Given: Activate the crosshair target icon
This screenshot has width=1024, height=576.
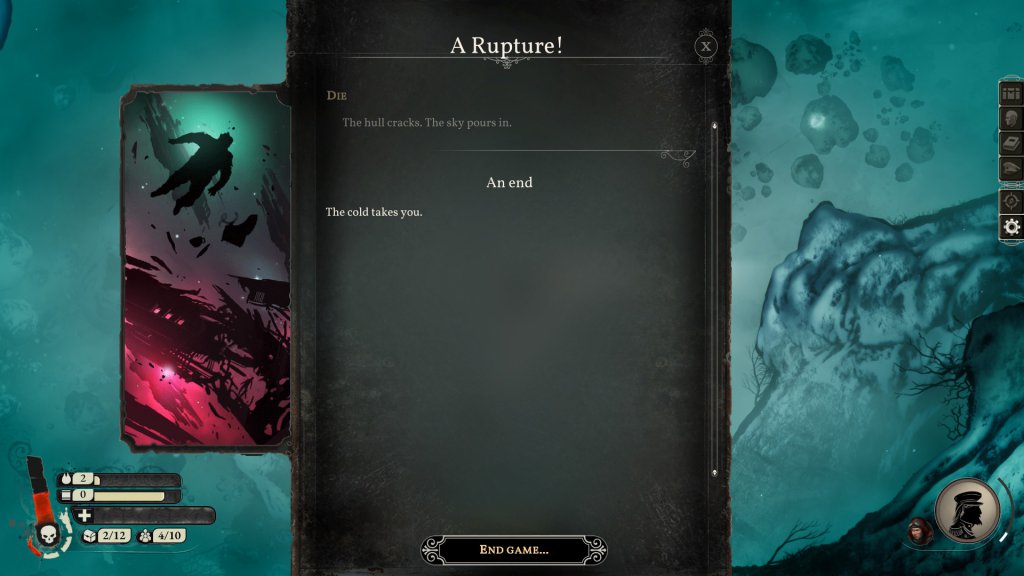Looking at the screenshot, I should 1011,201.
